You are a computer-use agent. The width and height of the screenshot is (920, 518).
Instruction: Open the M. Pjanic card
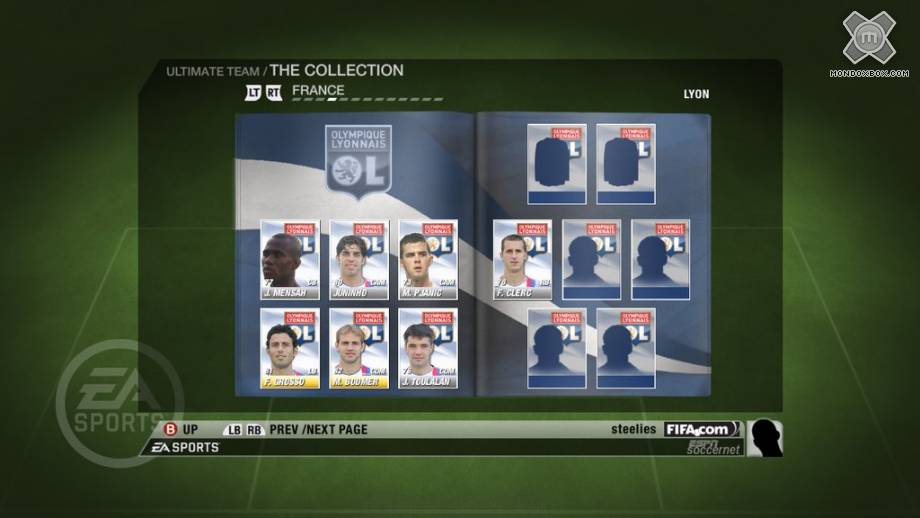click(x=428, y=260)
